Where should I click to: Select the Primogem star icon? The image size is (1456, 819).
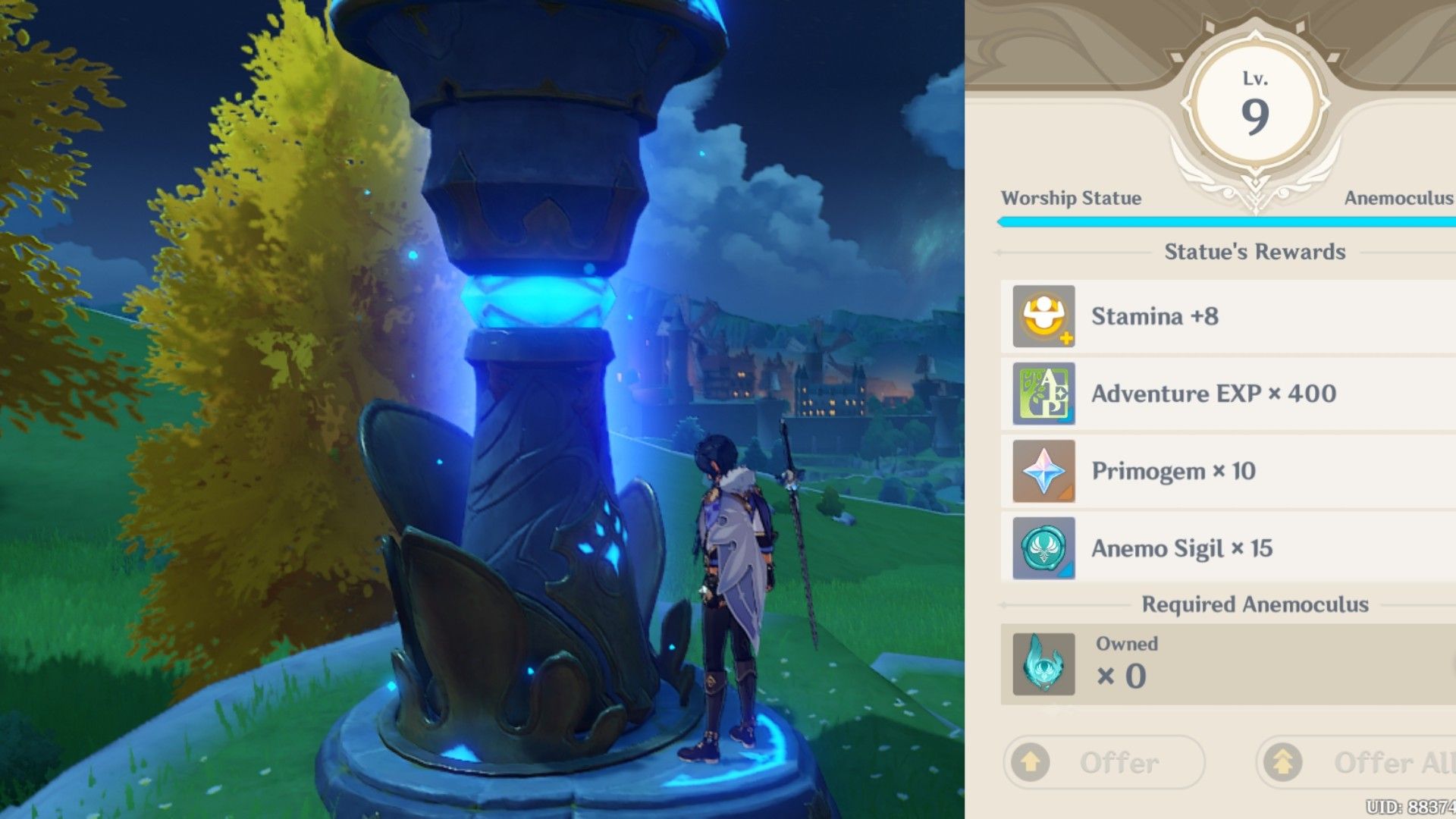click(1042, 471)
